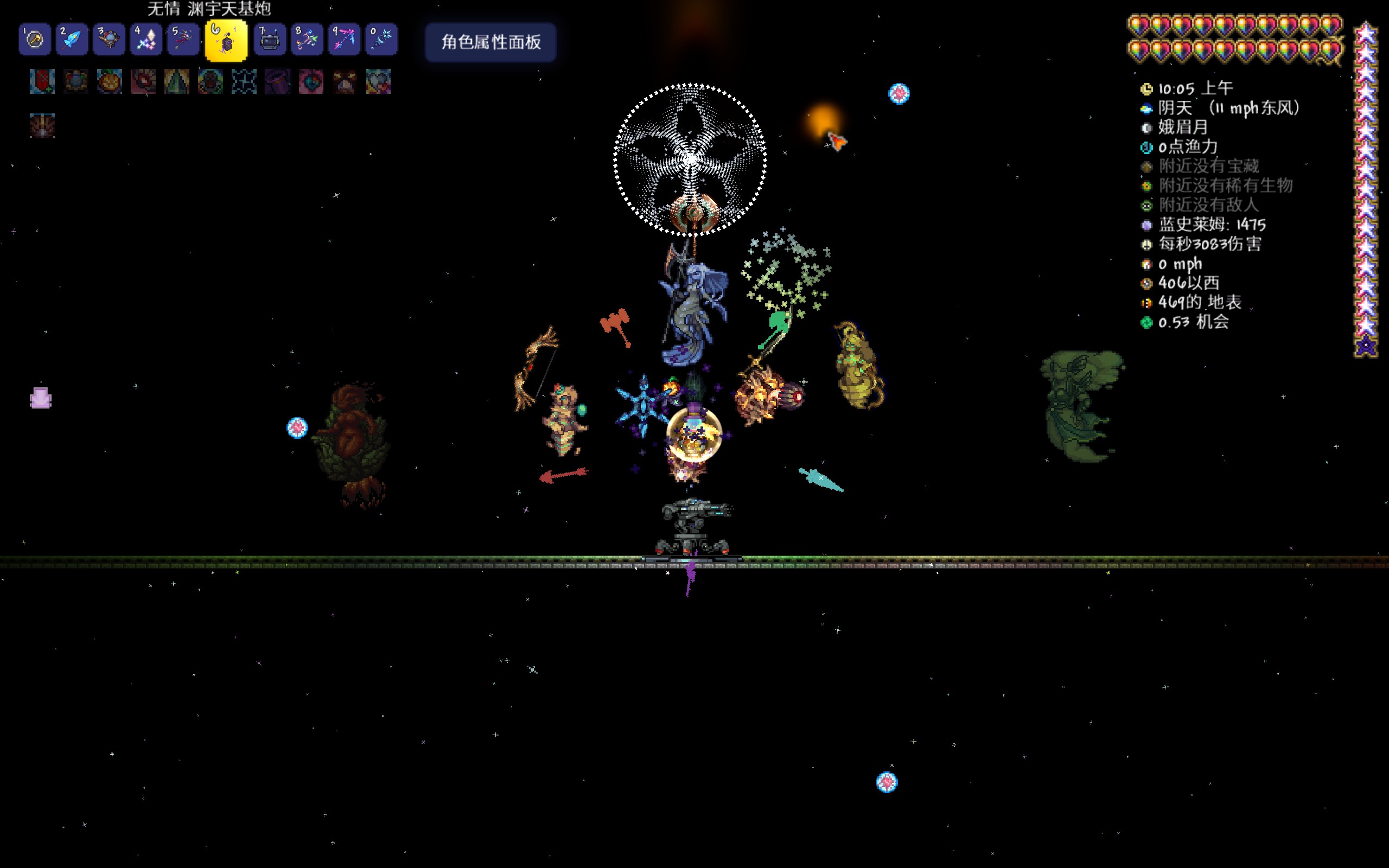Click the teal heart buff icon
Screen dimensions: 1389x868
(378, 81)
